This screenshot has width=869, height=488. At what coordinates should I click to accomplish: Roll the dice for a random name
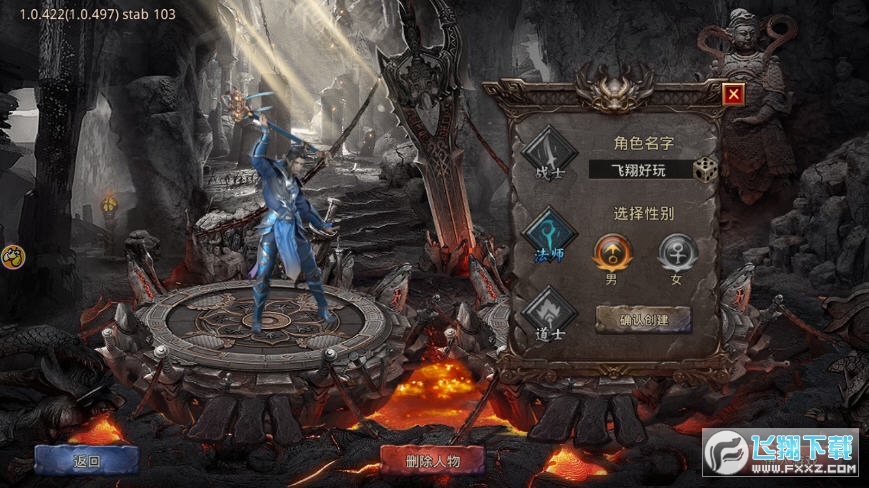pos(707,170)
